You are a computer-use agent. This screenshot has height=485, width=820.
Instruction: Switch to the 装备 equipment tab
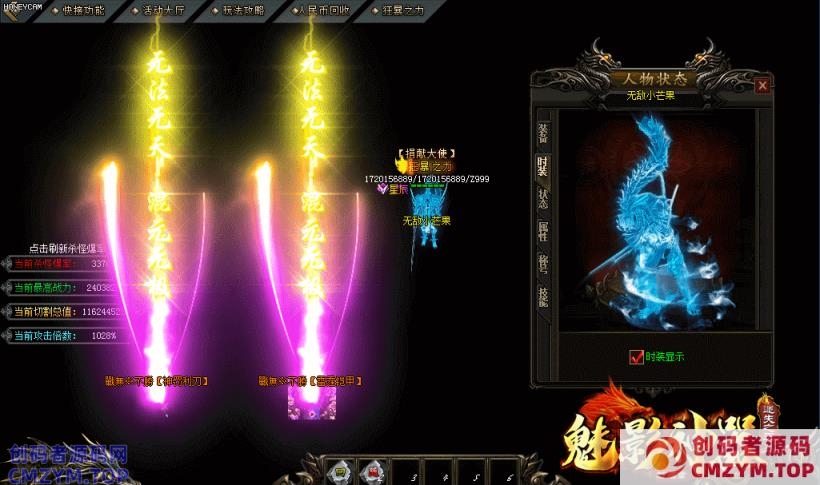pos(542,132)
